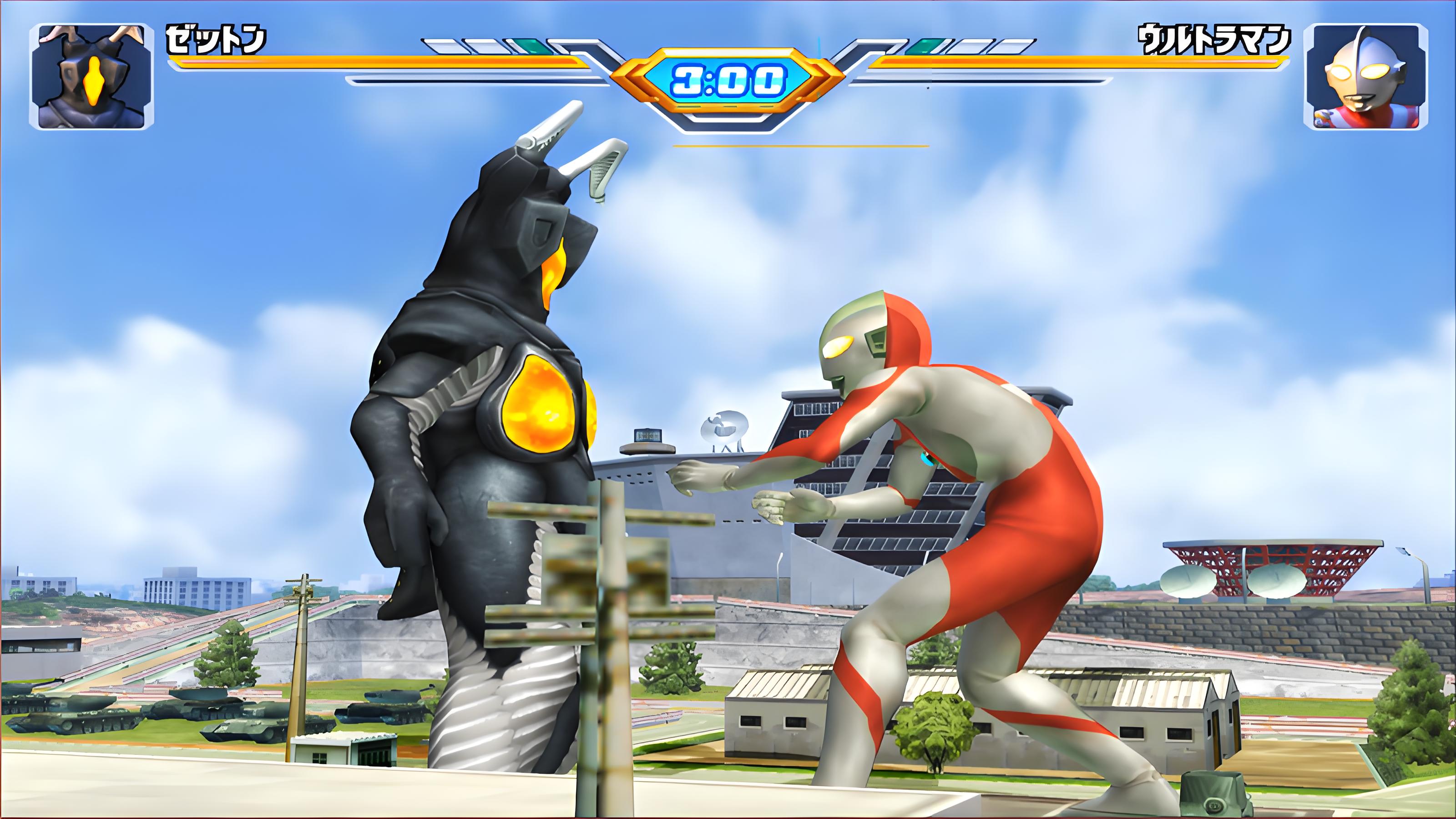
Task: Click the Zetton character portrait
Action: click(x=91, y=76)
